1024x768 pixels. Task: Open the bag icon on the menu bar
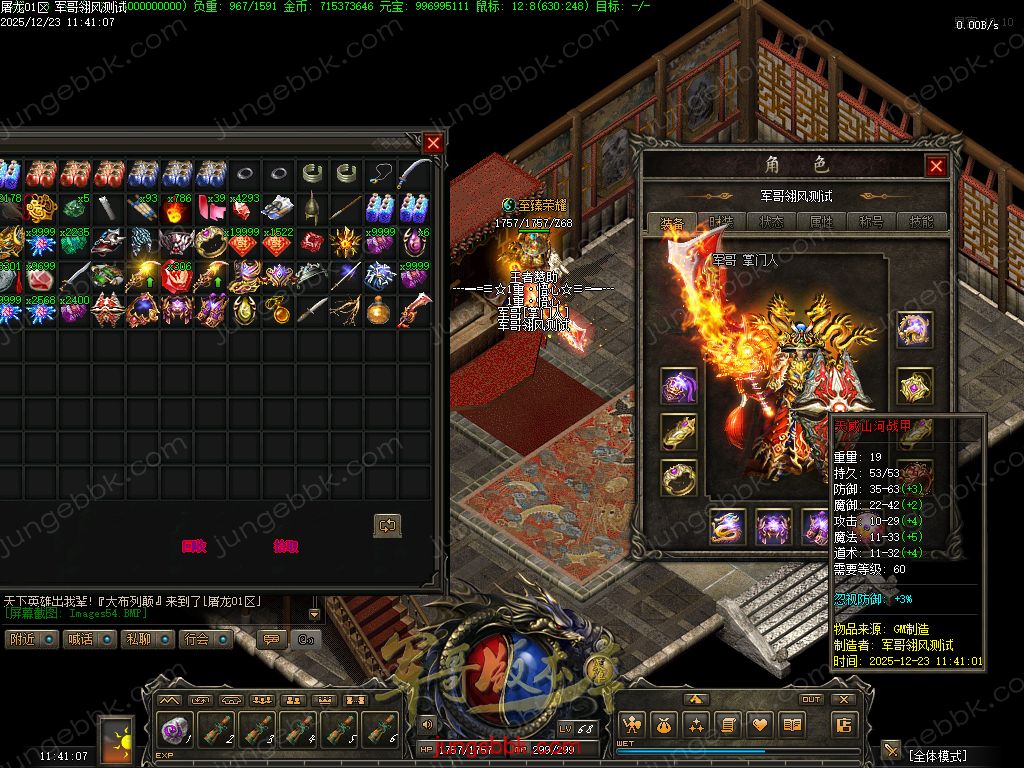pyautogui.click(x=662, y=725)
